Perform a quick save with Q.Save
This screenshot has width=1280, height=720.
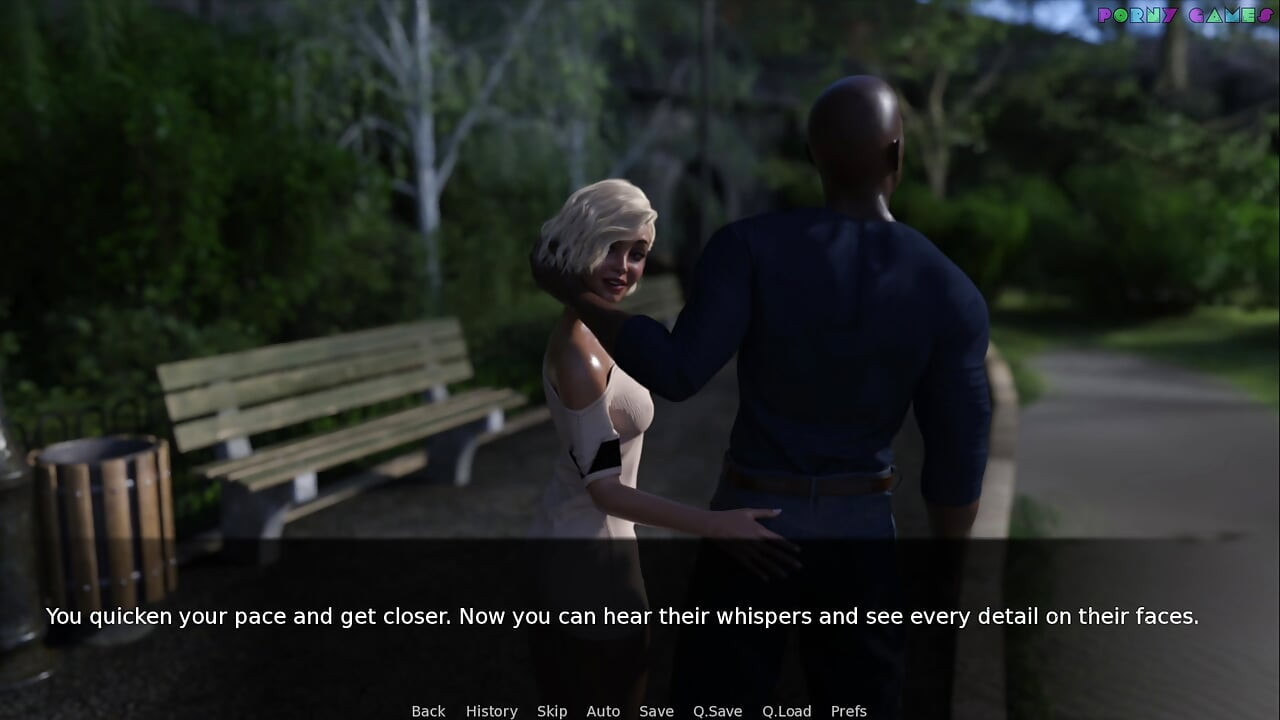pos(717,711)
